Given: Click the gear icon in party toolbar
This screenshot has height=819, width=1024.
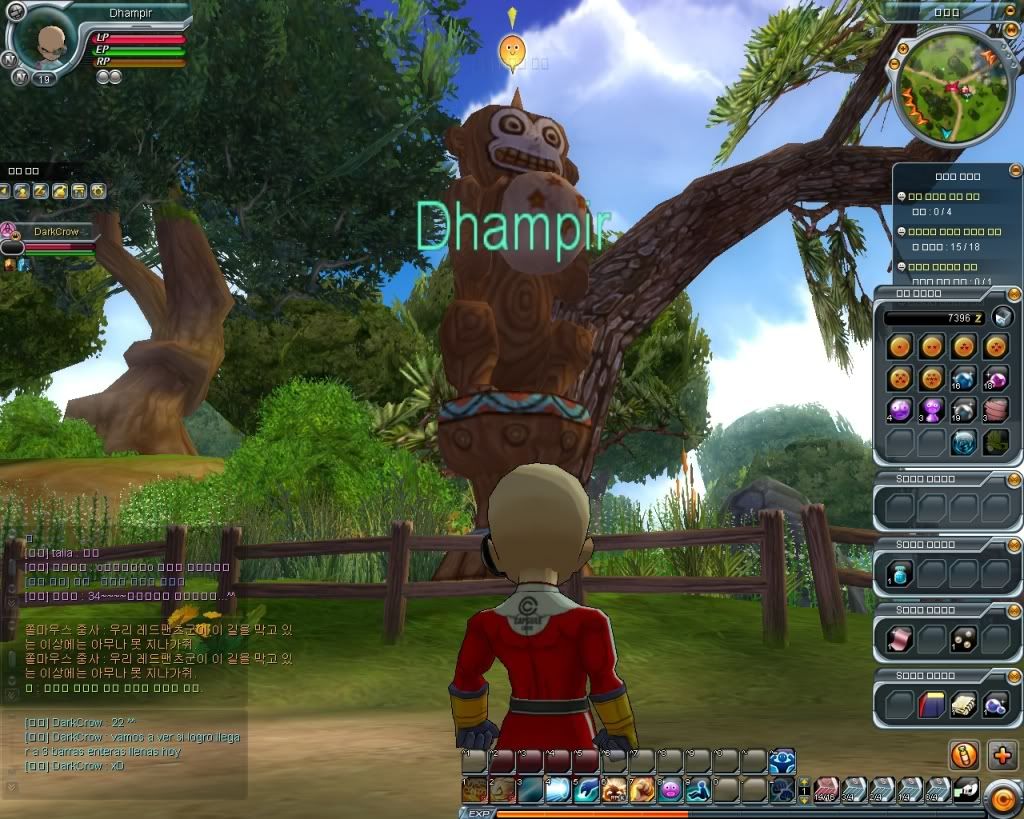Looking at the screenshot, I should tap(98, 191).
